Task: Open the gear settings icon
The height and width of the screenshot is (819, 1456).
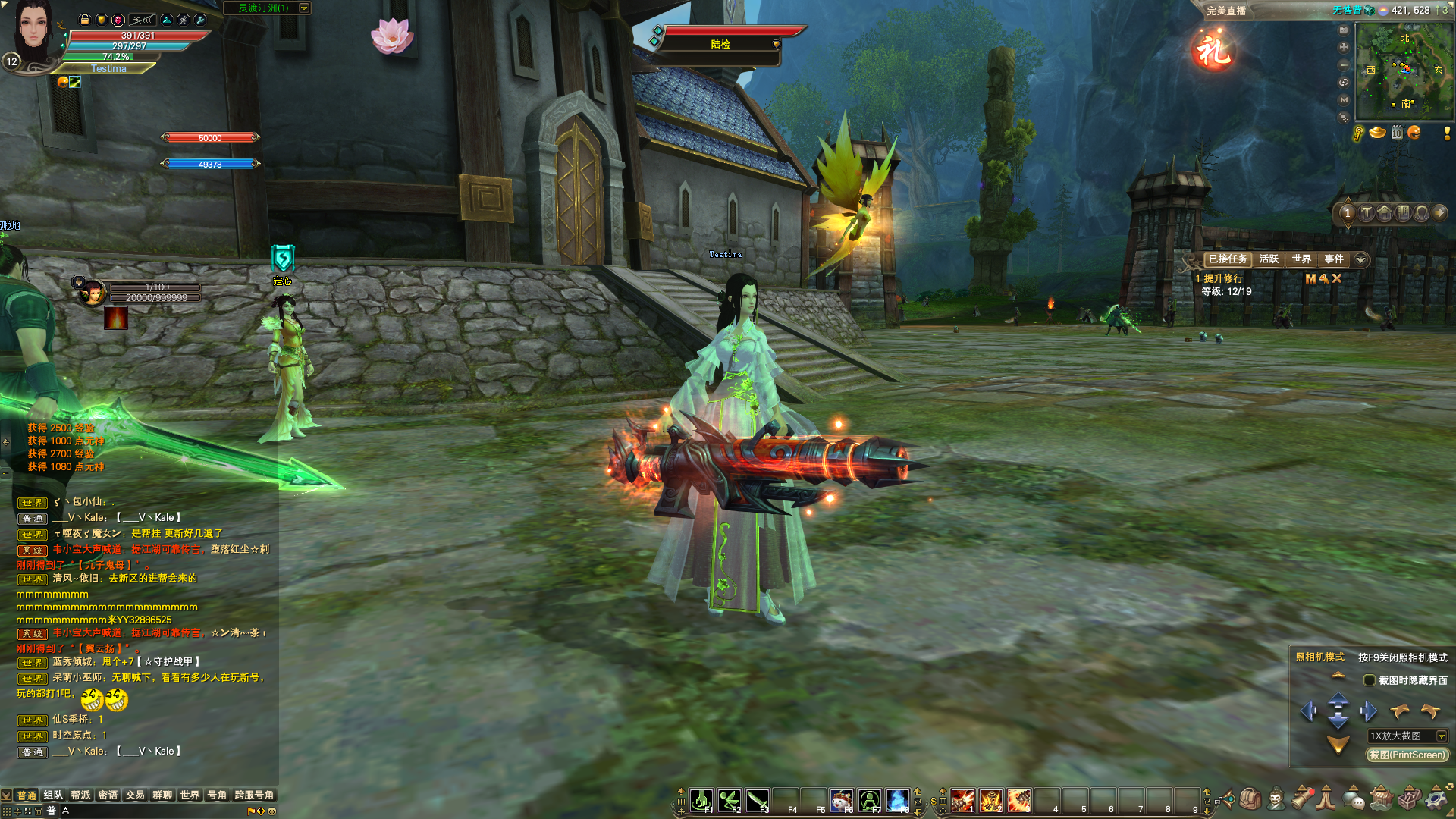Action: pyautogui.click(x=1436, y=799)
